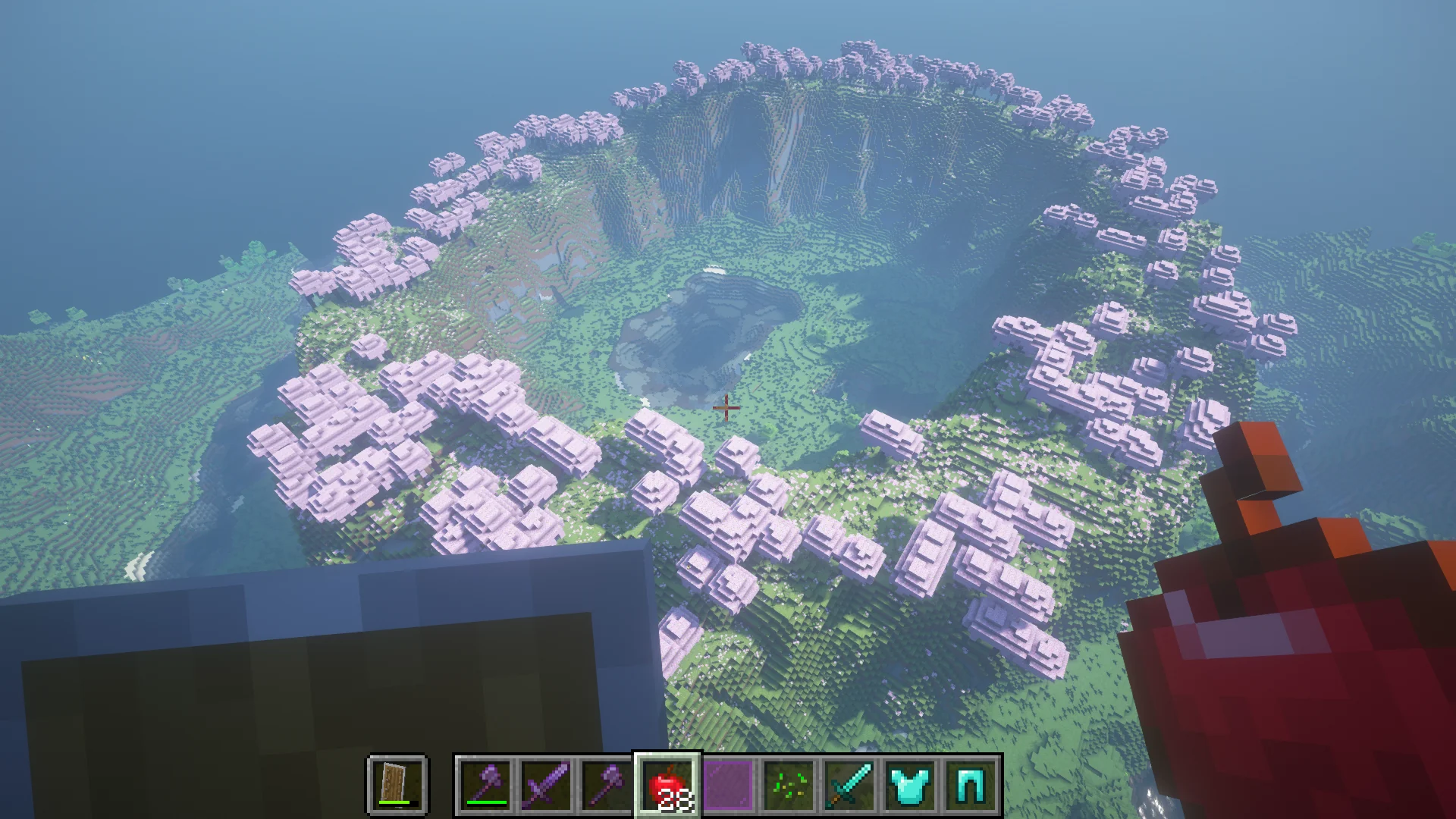Viewport: 1456px width, 819px height.
Task: Click the green durability bar under the shield
Action: [394, 801]
